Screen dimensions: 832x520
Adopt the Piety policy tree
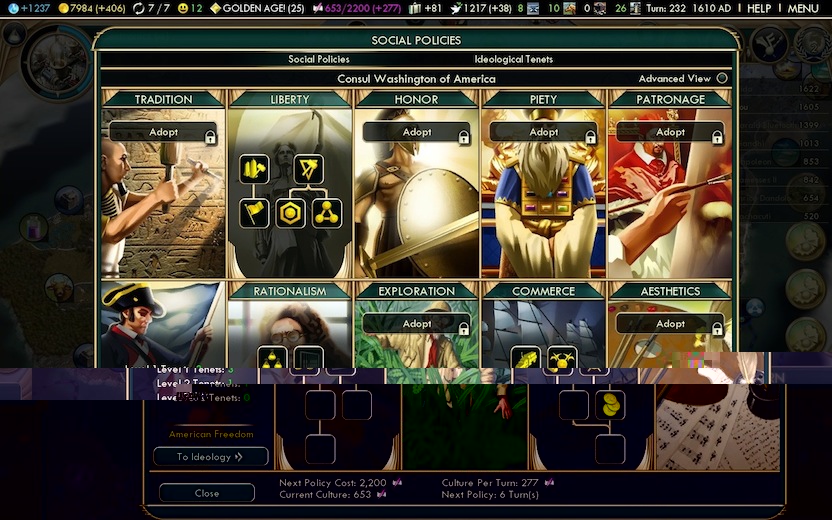(x=544, y=132)
